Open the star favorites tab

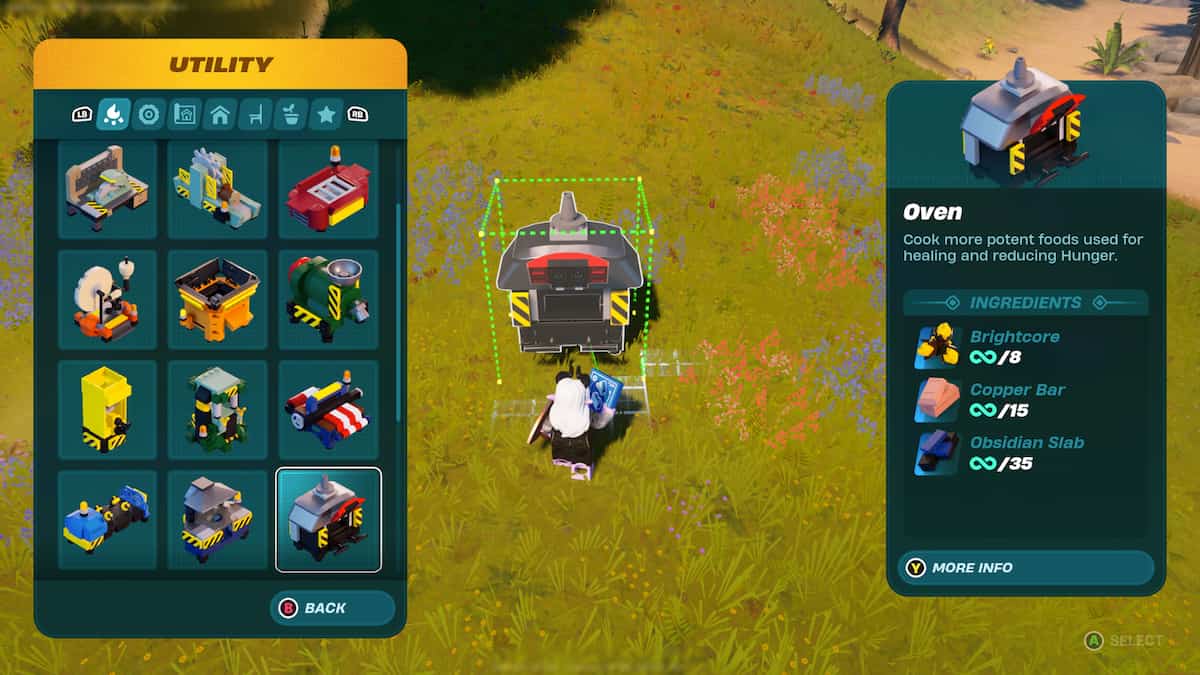[x=326, y=115]
